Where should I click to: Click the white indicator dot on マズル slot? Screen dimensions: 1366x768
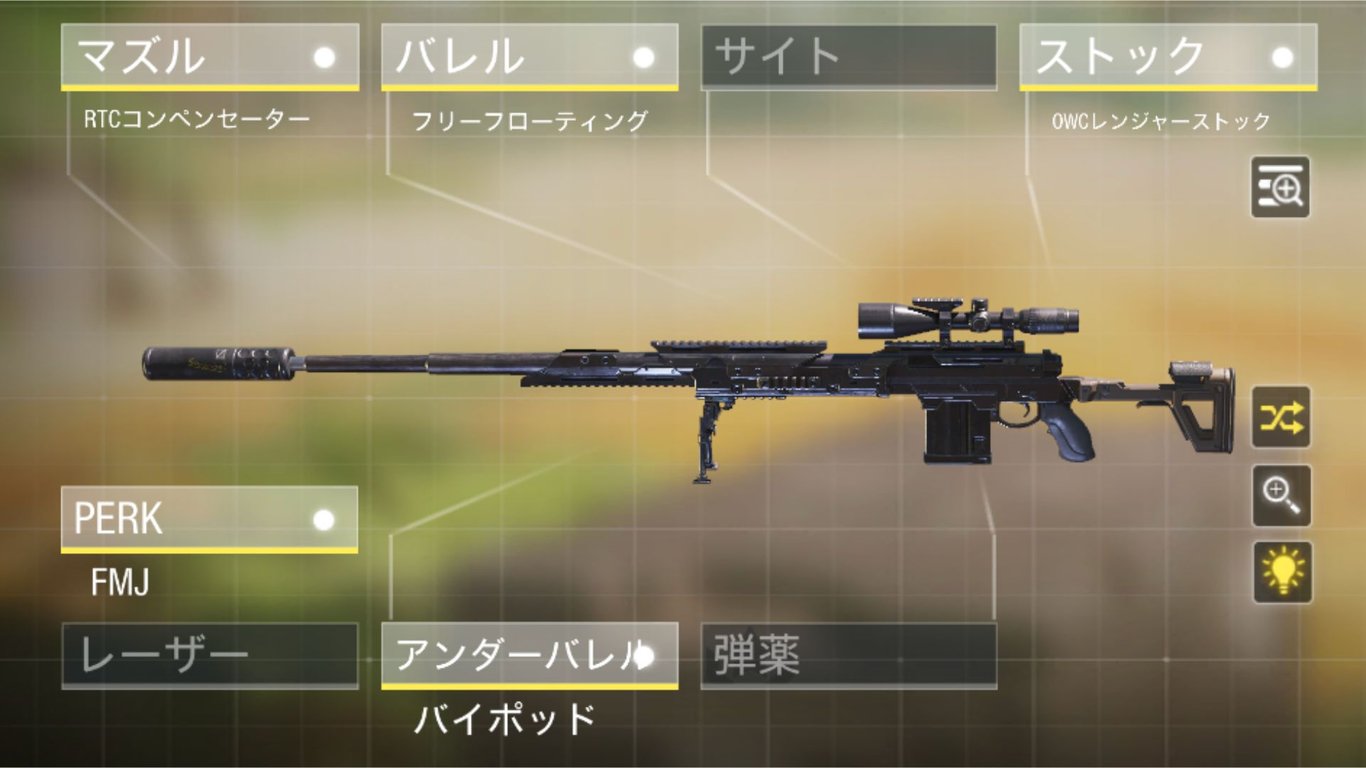point(322,58)
